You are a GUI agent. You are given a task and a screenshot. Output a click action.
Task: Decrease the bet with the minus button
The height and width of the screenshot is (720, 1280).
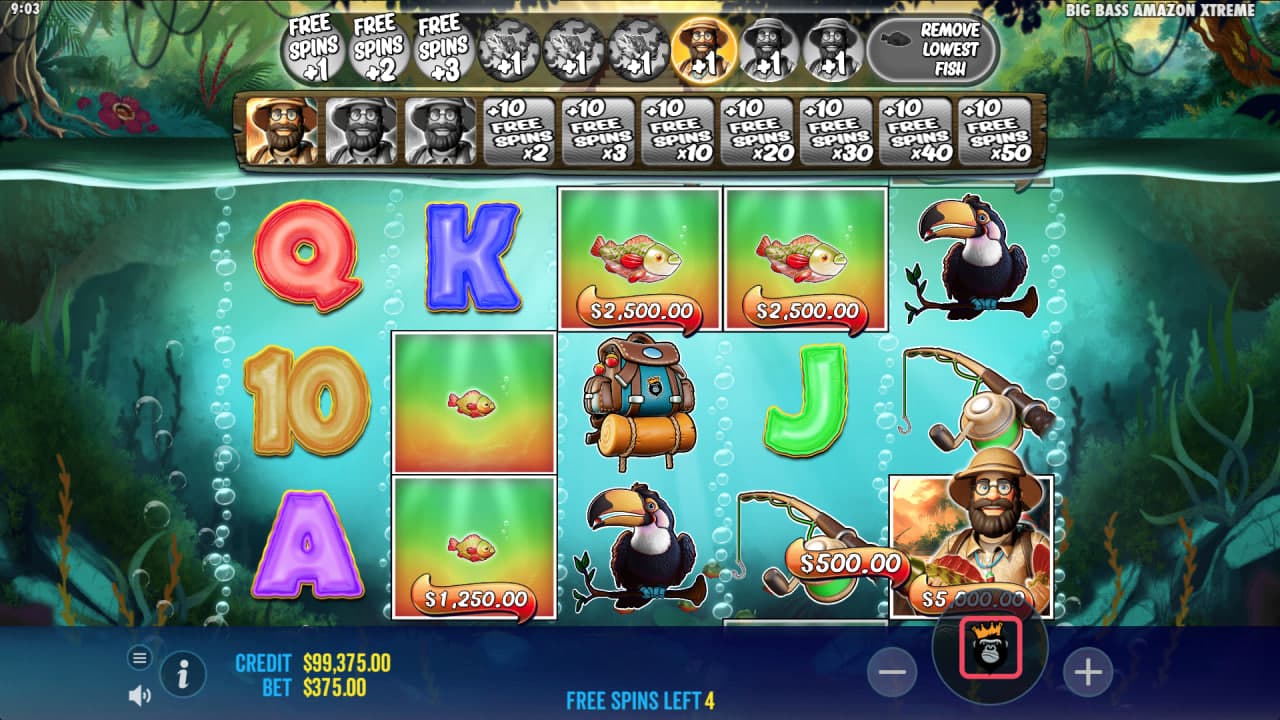[892, 672]
